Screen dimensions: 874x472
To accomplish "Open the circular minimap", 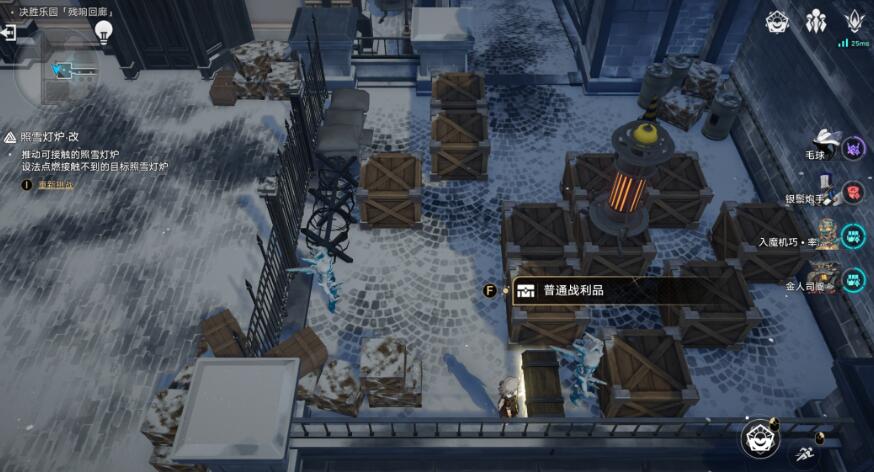I will click(x=67, y=72).
